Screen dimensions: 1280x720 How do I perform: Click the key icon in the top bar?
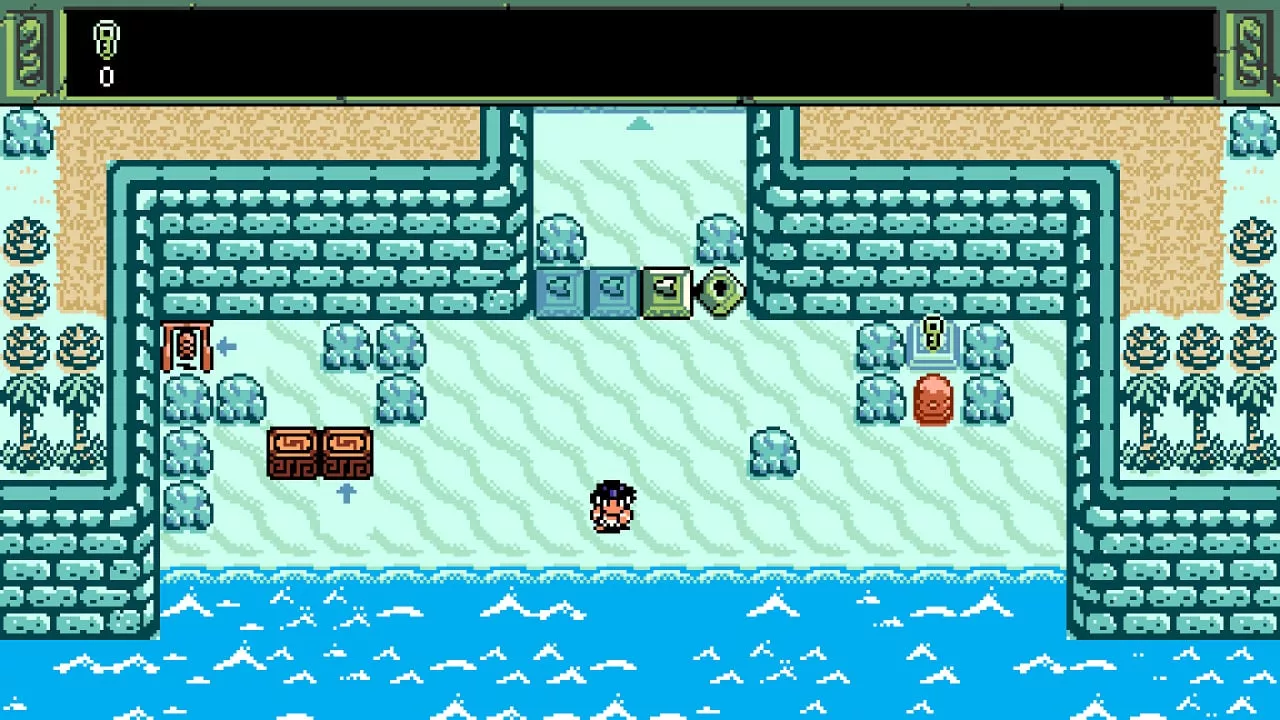click(x=106, y=40)
